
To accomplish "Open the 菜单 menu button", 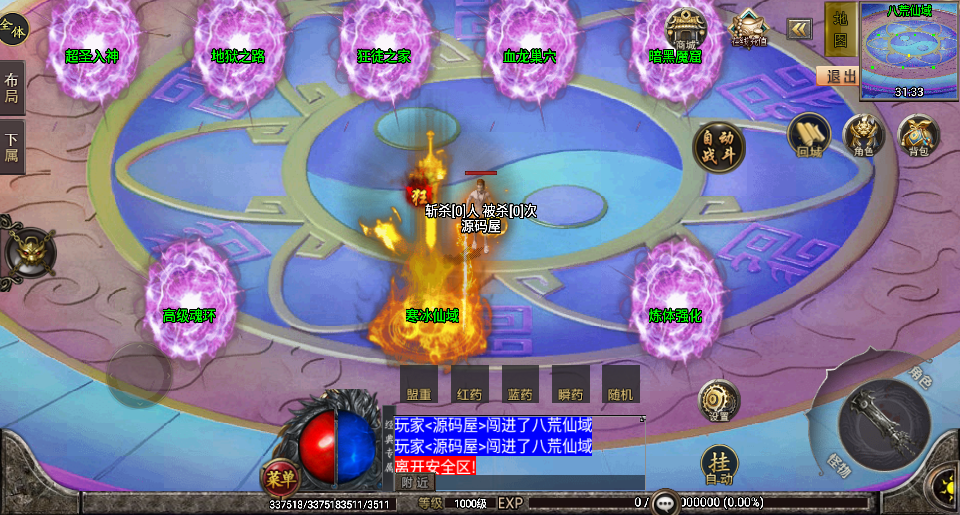I will (x=280, y=477).
